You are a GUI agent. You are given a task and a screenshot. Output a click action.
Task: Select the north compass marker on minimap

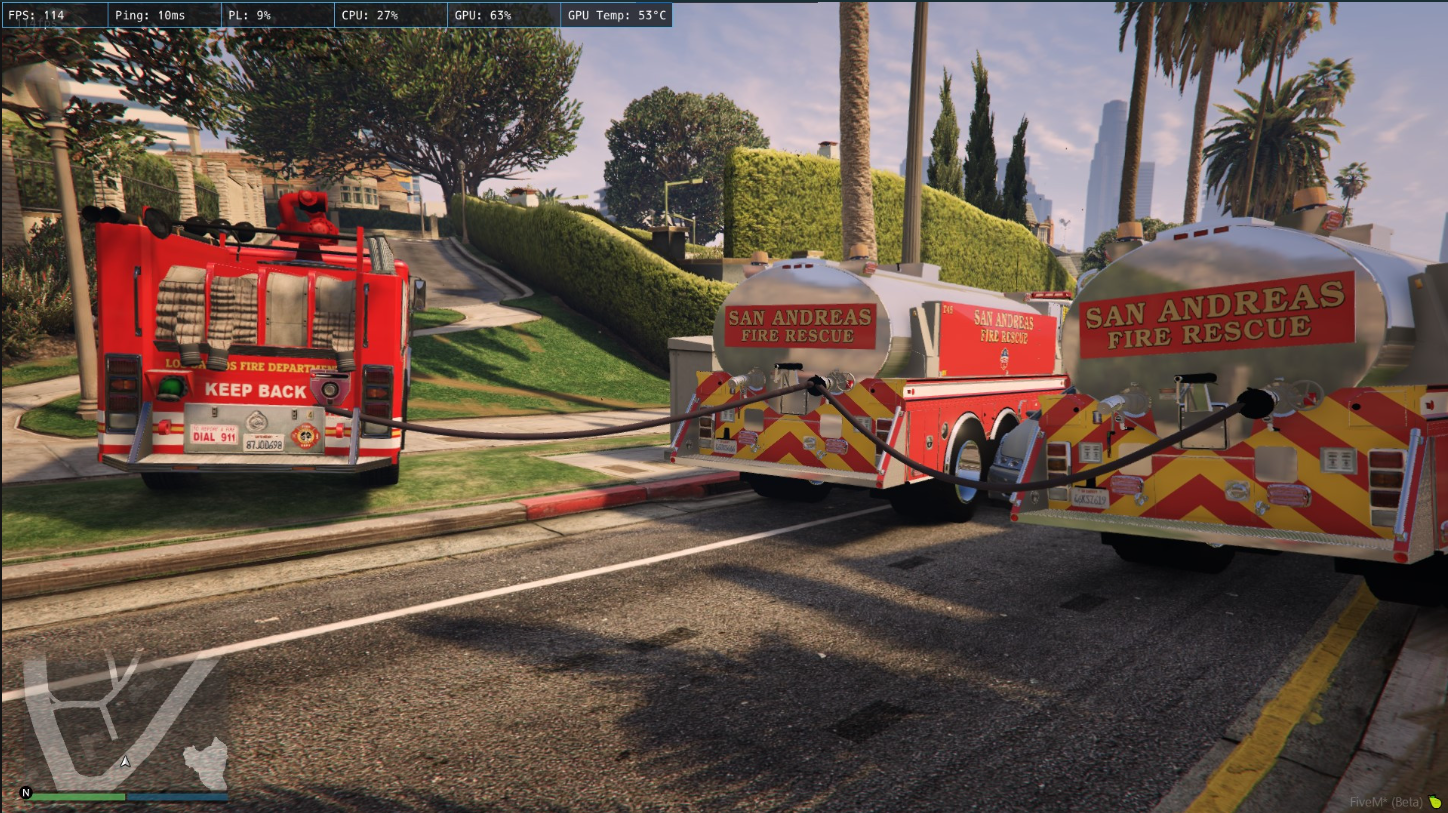point(26,793)
